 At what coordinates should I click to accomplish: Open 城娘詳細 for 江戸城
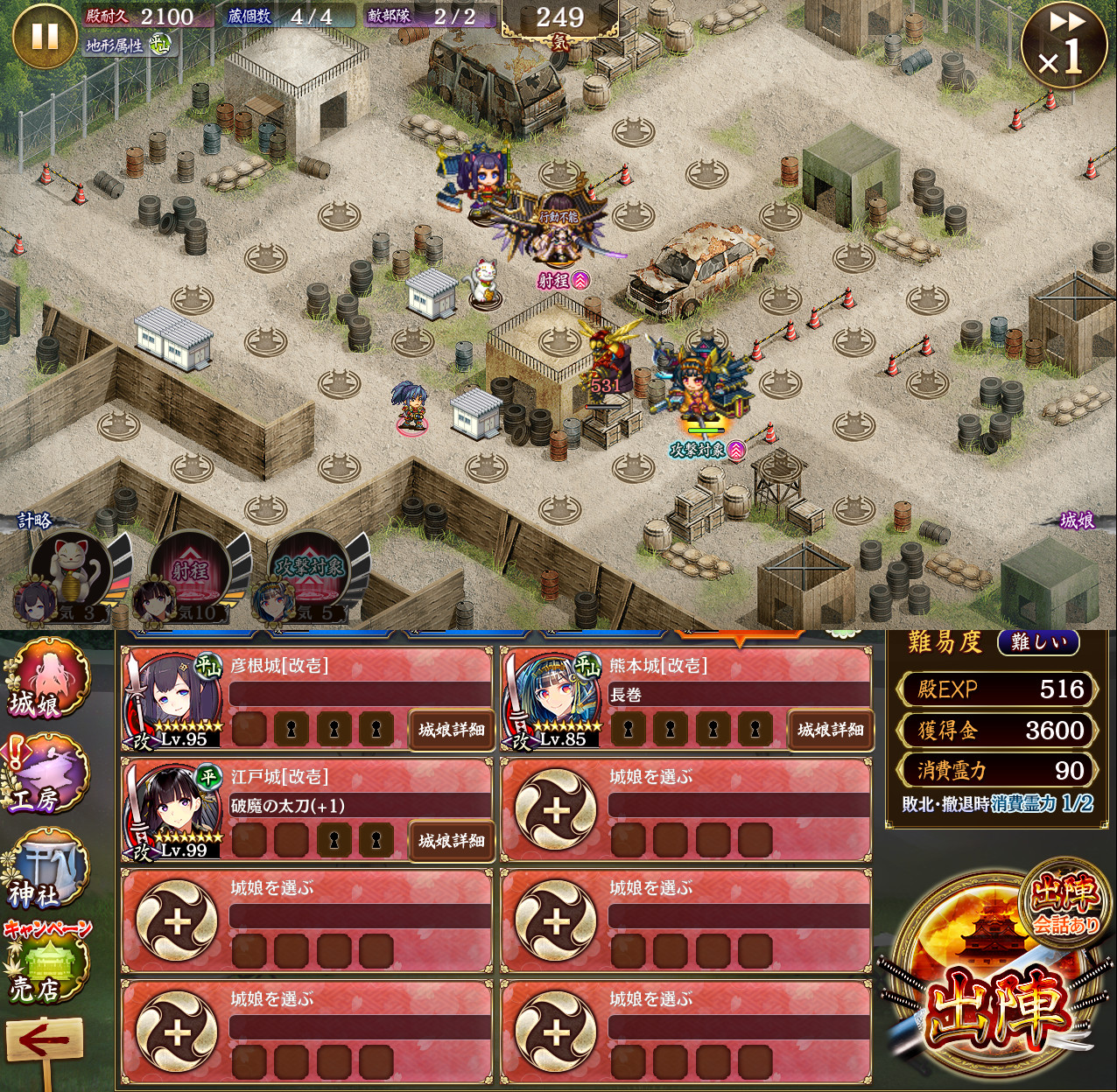(451, 841)
